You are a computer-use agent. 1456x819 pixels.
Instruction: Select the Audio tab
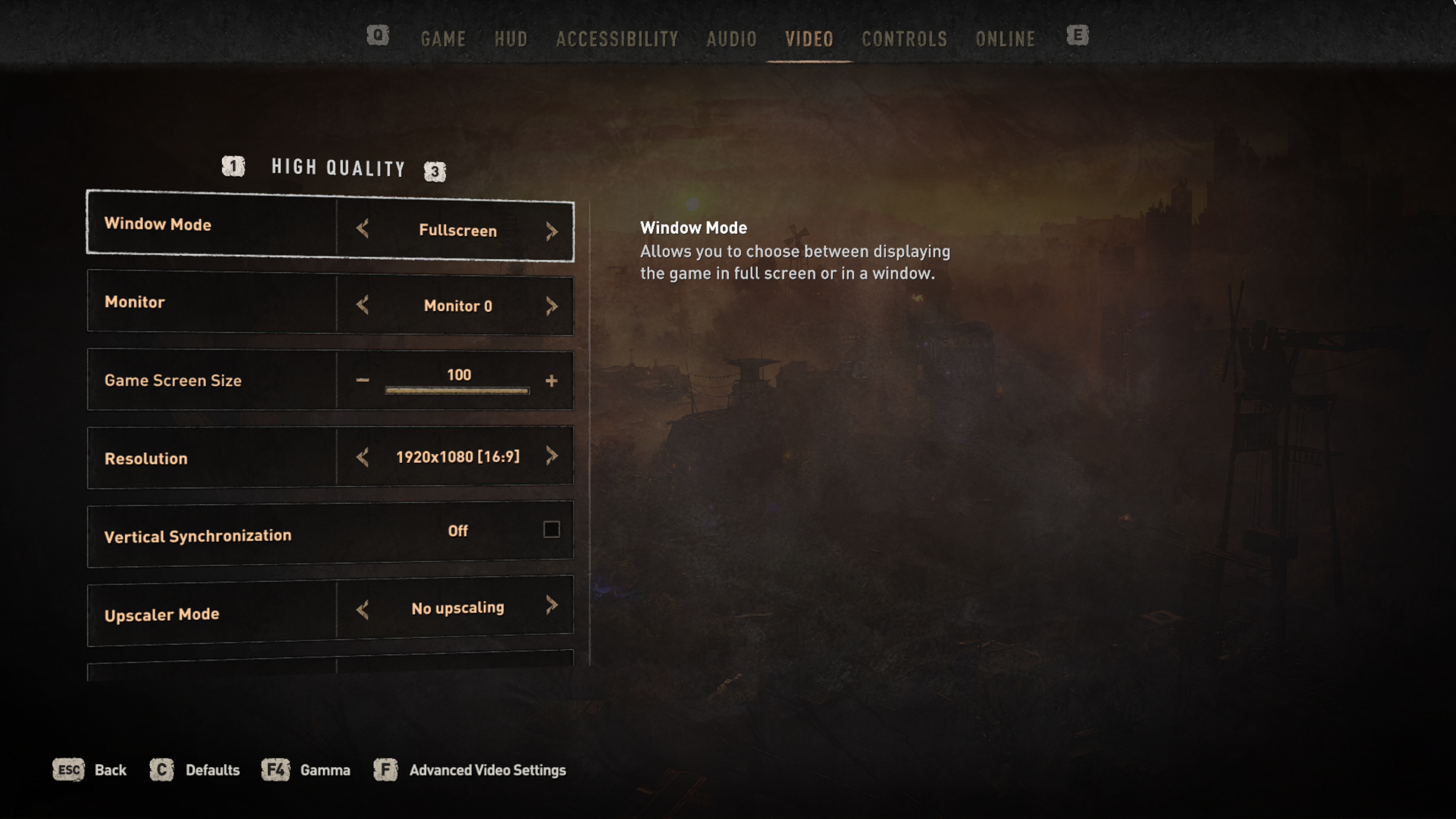[731, 39]
